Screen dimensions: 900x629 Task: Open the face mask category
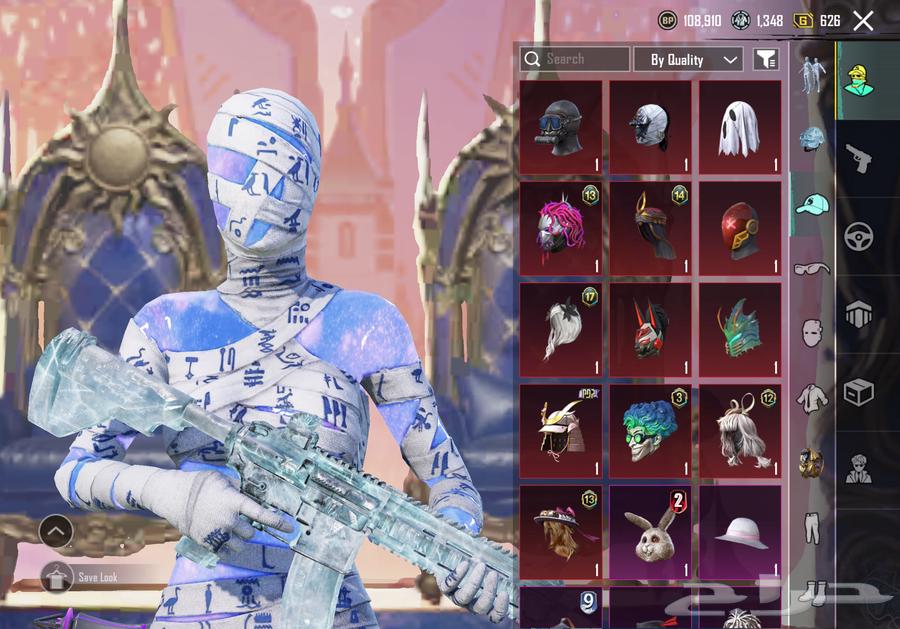(811, 333)
